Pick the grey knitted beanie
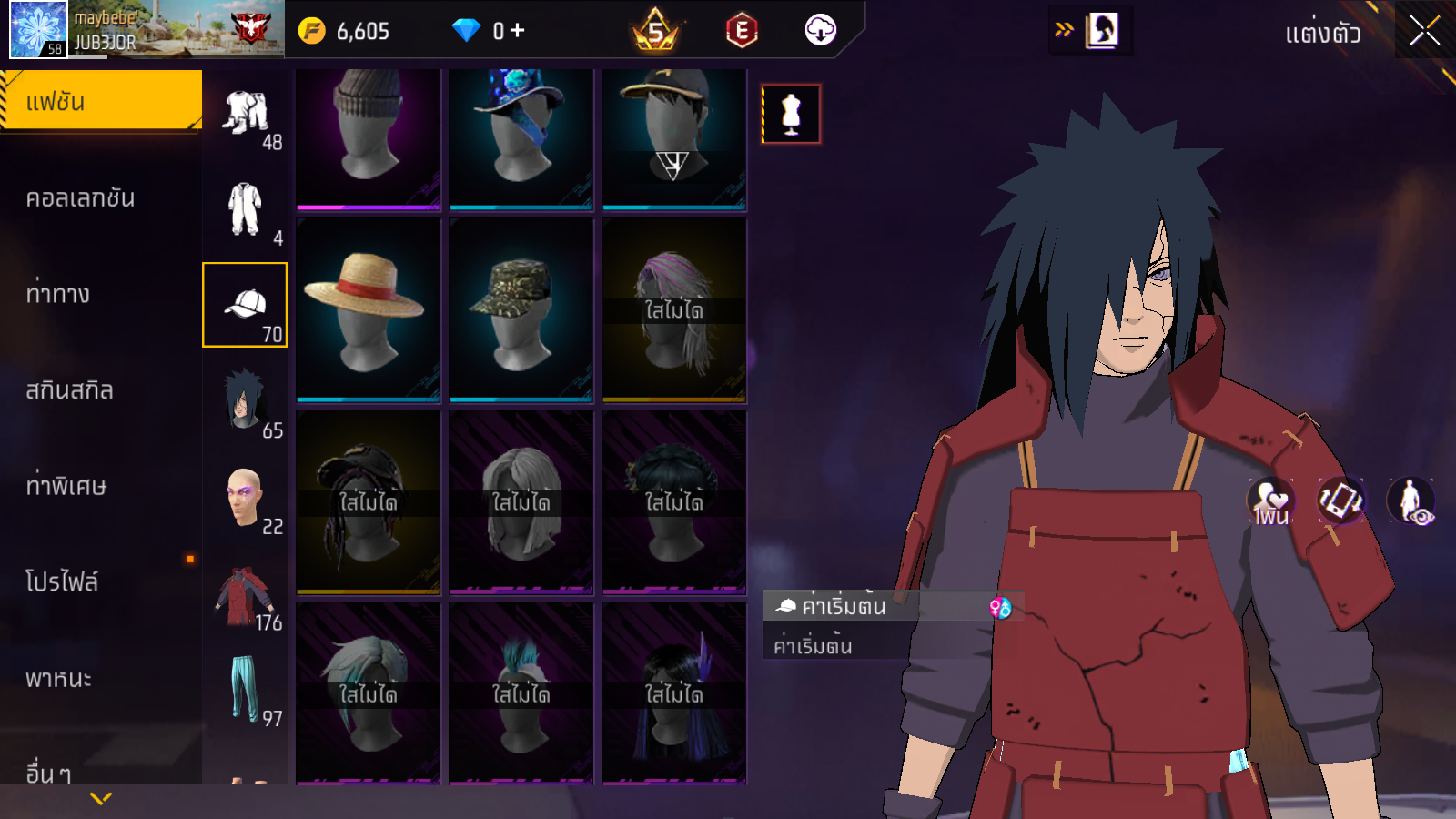 point(368,136)
